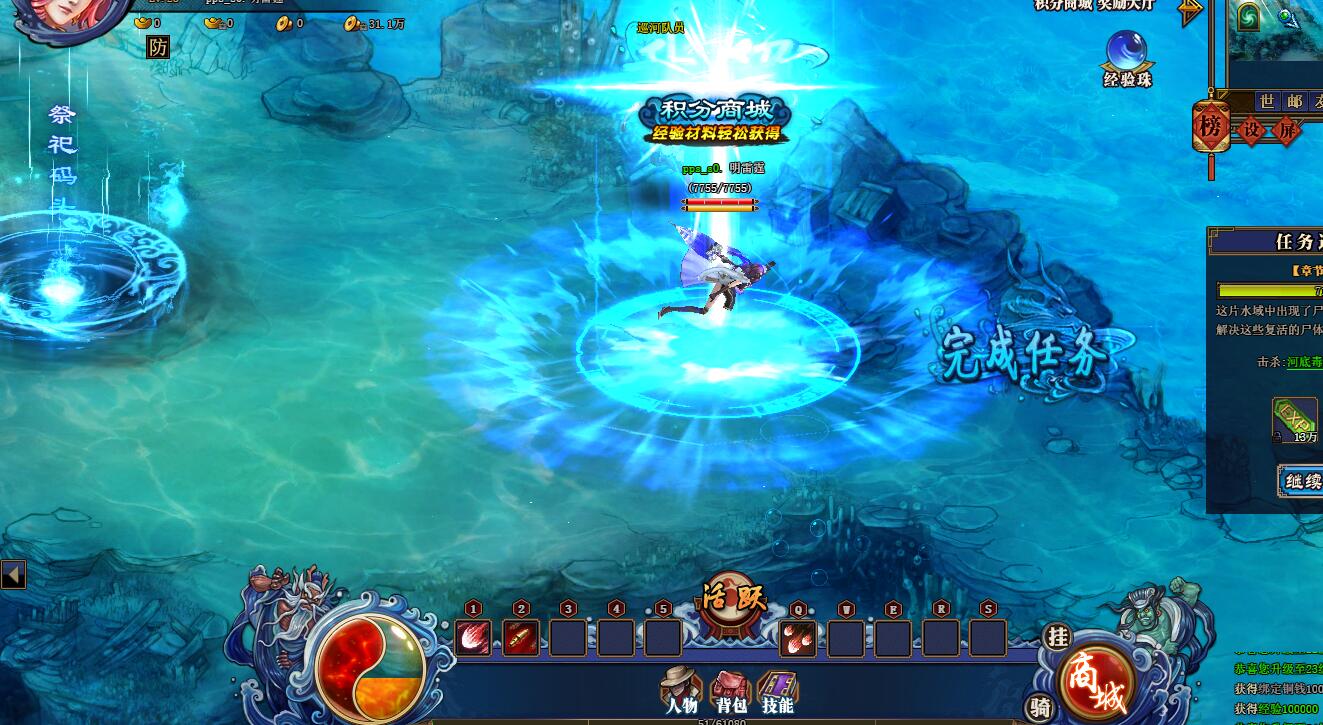Open the 背包 backpack inventory
1323x725 pixels.
click(731, 691)
